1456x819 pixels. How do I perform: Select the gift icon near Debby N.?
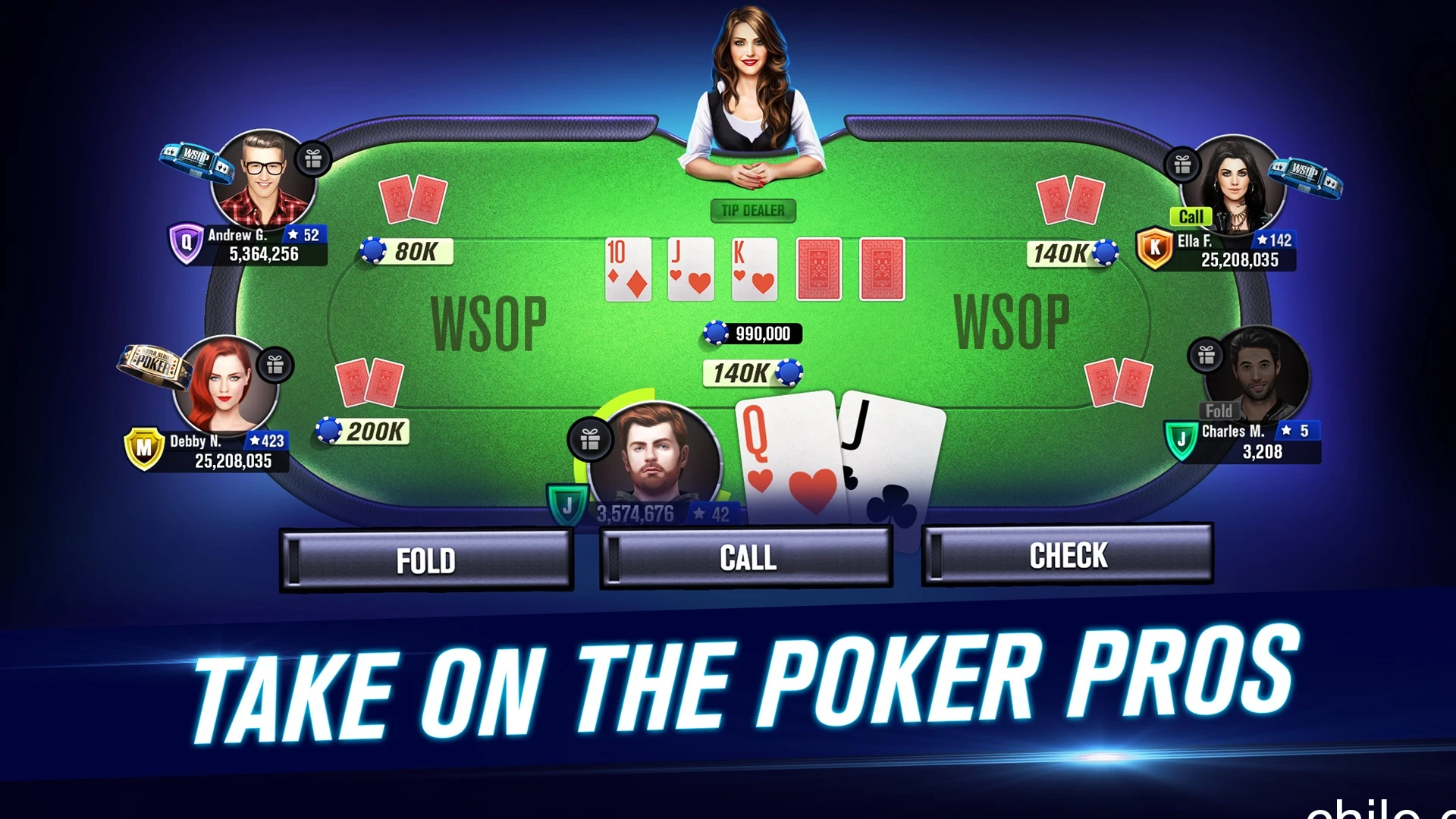click(275, 366)
